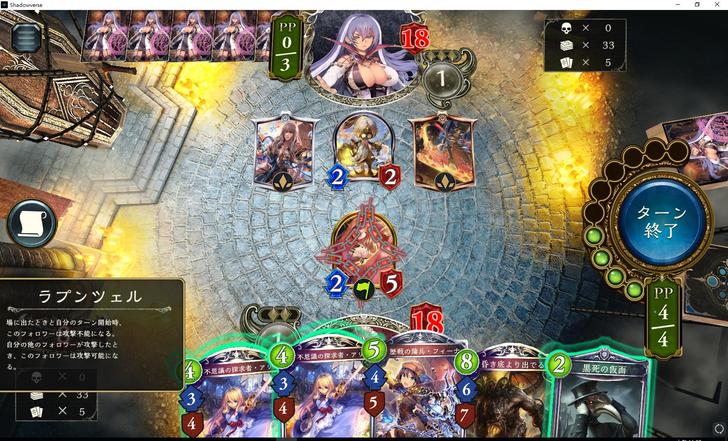Open the menu button in top-left corner
This screenshot has width=728, height=441.
(27, 37)
